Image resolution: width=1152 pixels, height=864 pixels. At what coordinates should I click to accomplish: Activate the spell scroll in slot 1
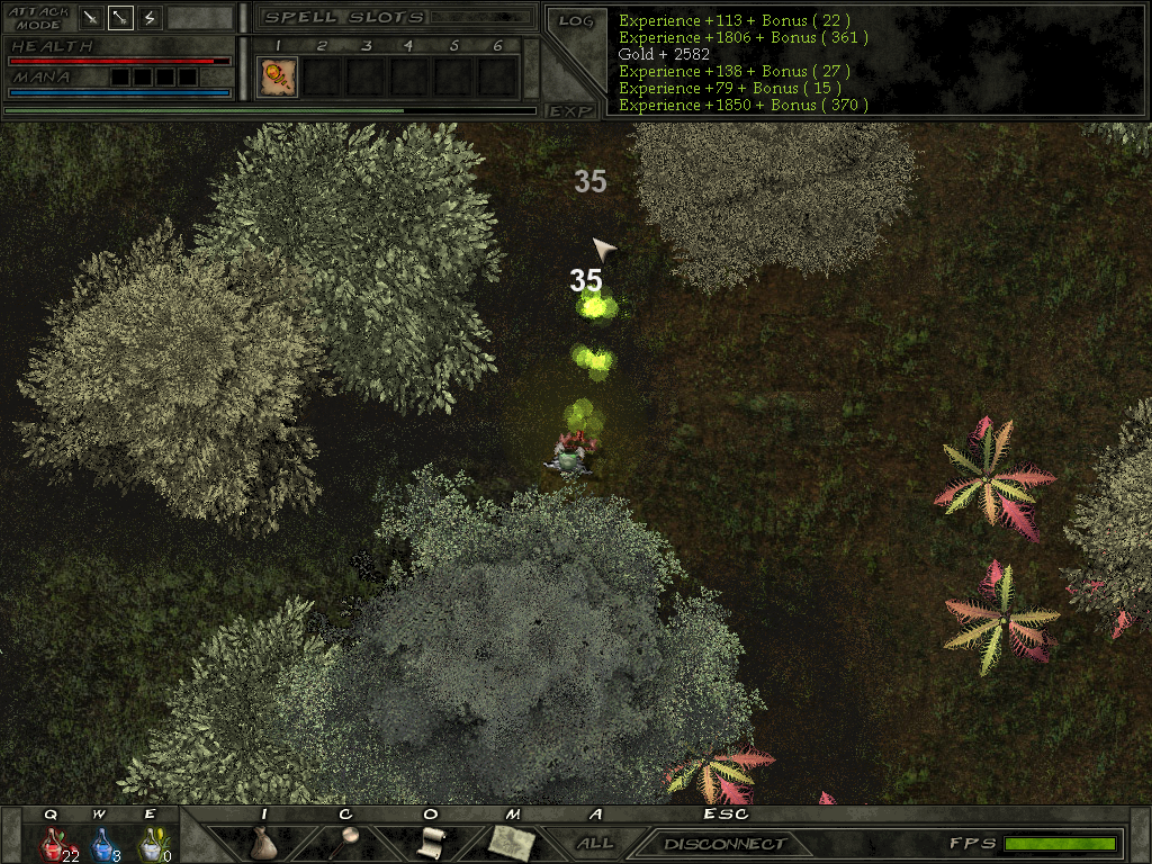pos(278,77)
